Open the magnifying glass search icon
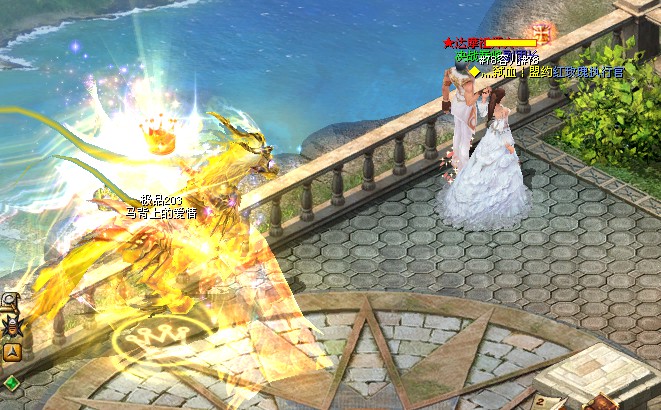 click(x=9, y=300)
